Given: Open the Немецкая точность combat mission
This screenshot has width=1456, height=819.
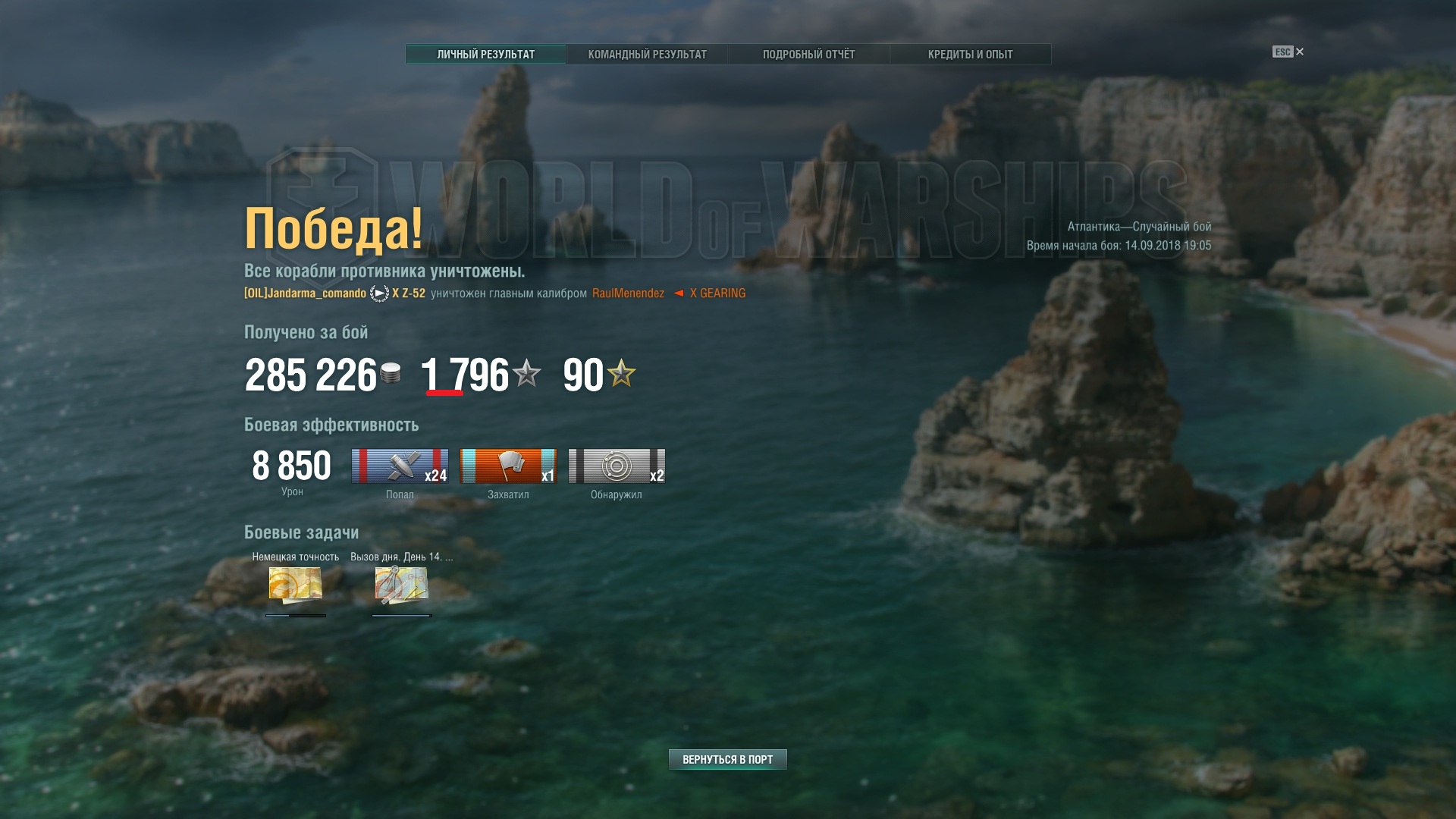Looking at the screenshot, I should coord(296,585).
